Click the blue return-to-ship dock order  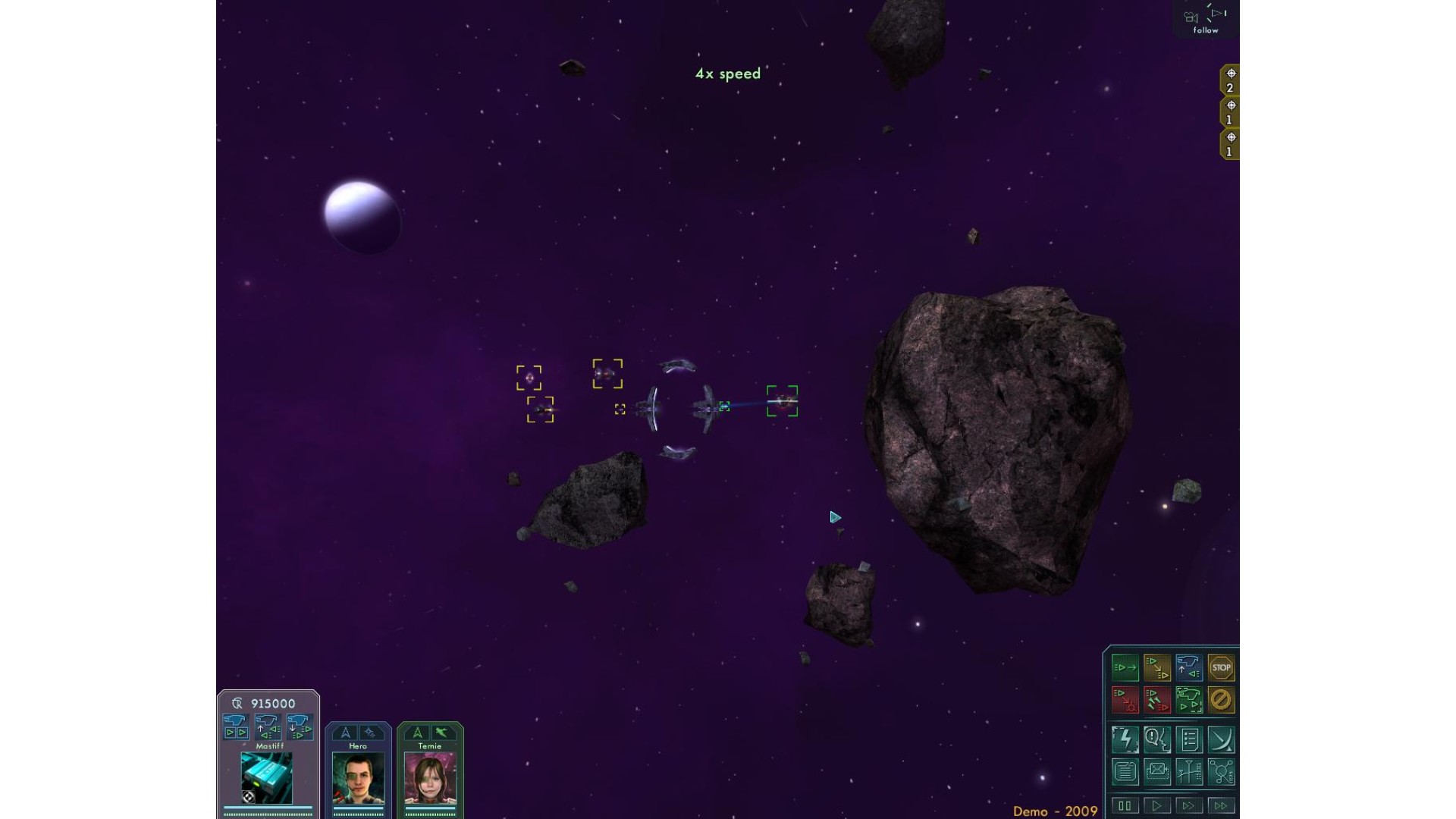coord(1189,668)
